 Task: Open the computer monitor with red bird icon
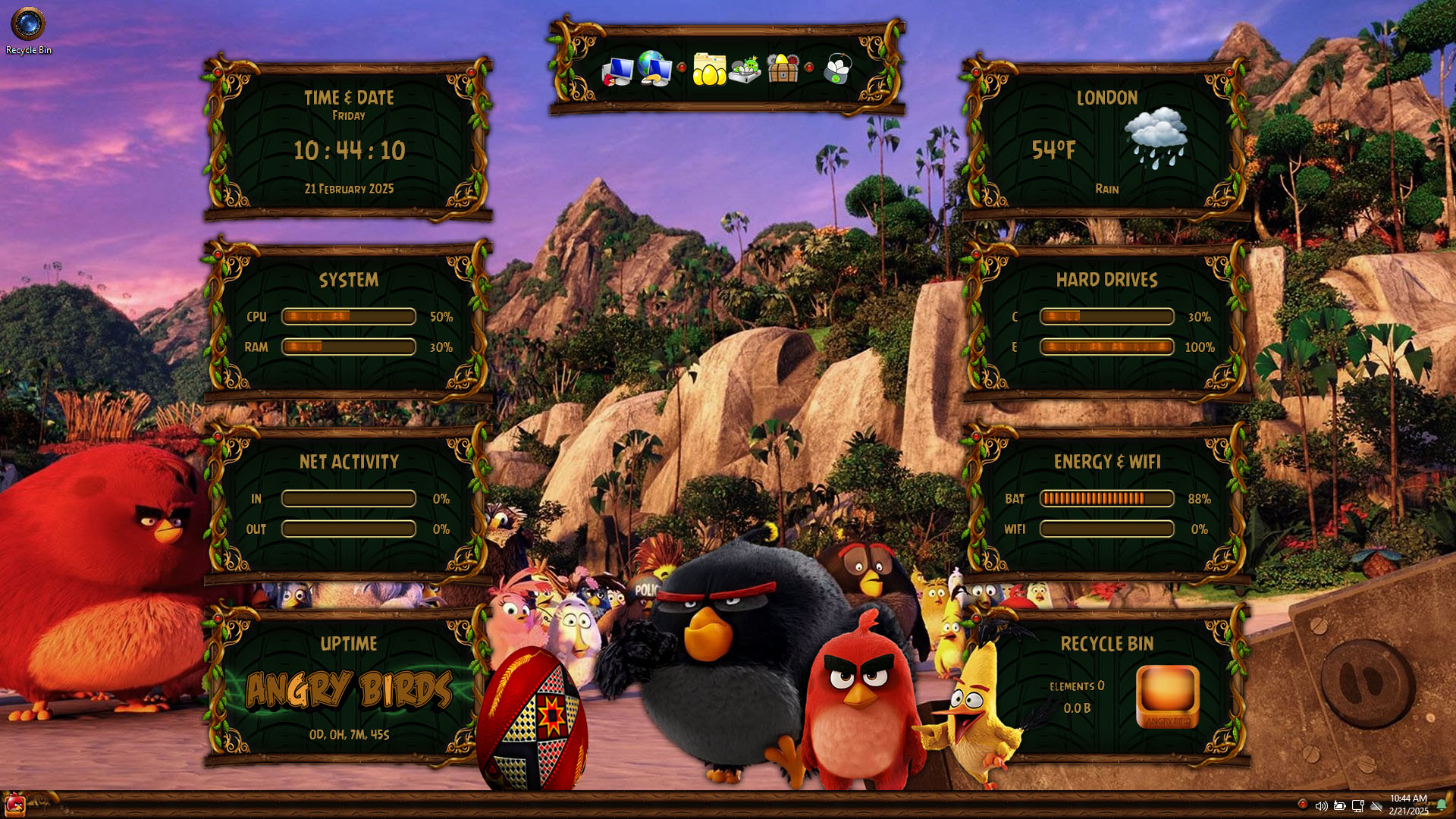[x=618, y=71]
